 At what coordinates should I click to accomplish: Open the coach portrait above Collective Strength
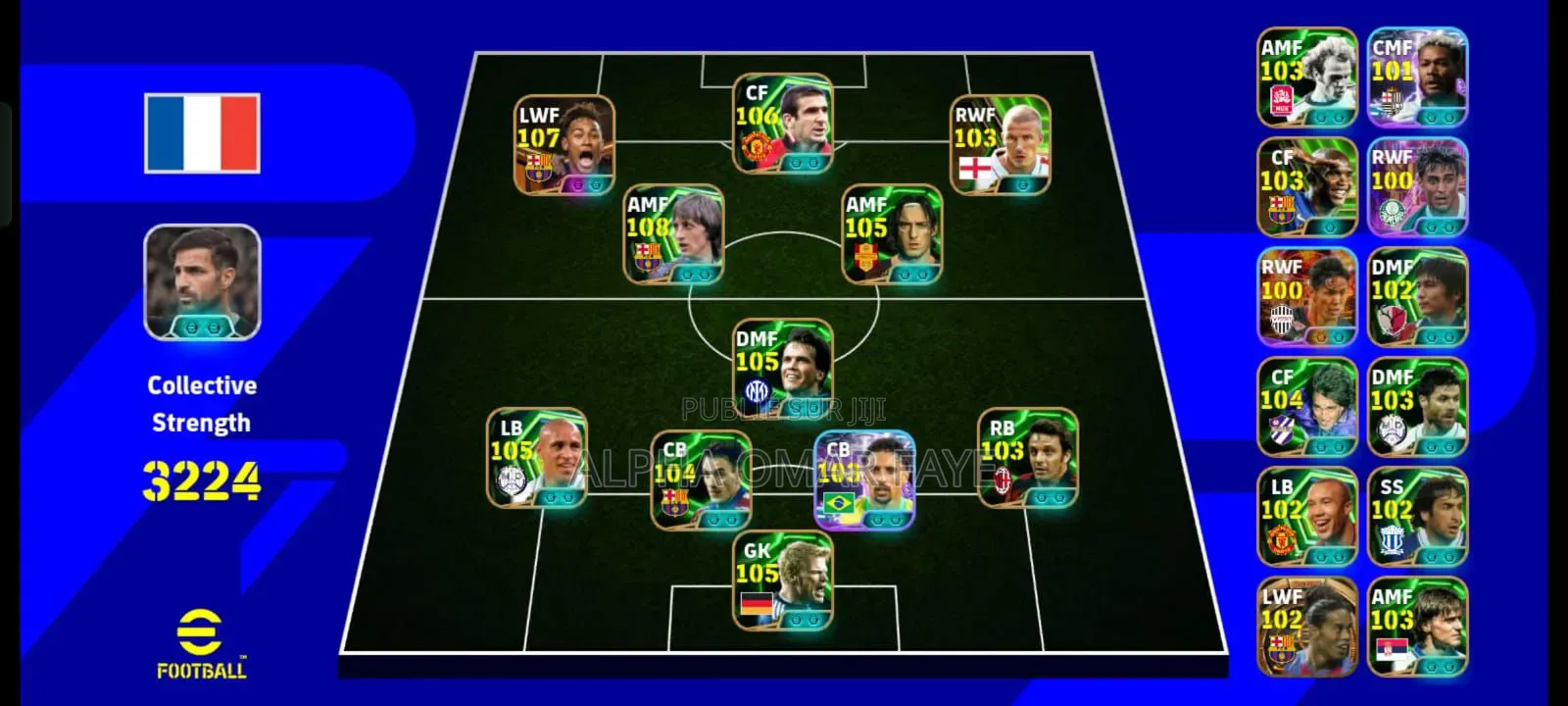click(201, 284)
